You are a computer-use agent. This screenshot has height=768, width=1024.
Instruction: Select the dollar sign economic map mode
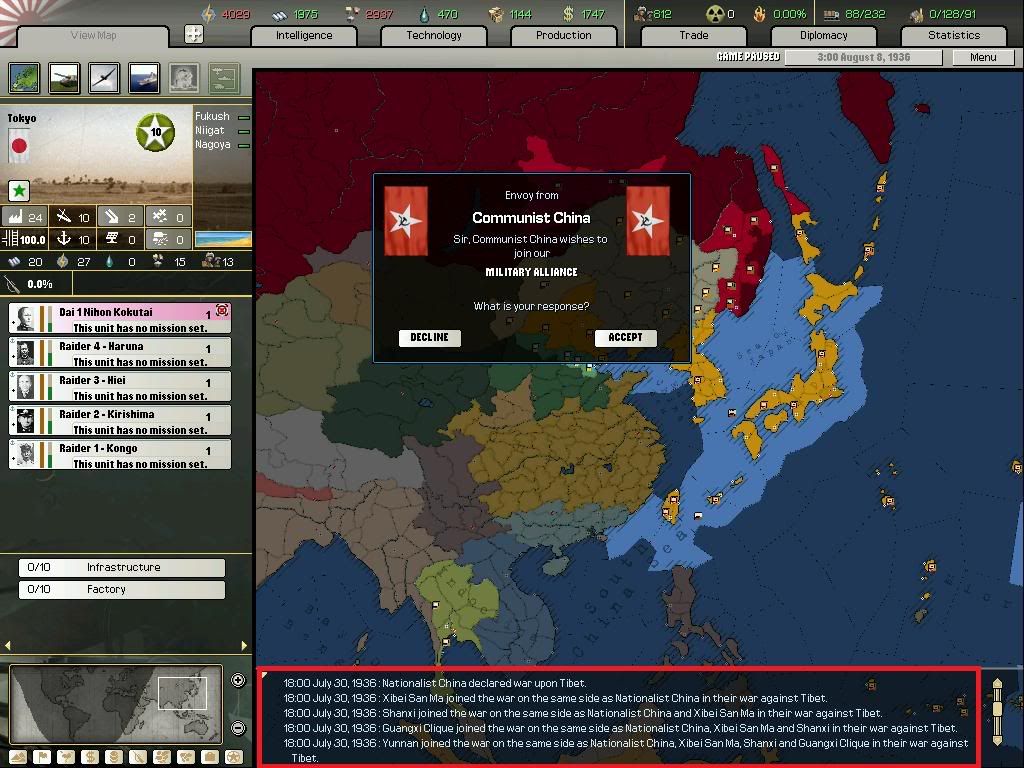click(x=88, y=757)
